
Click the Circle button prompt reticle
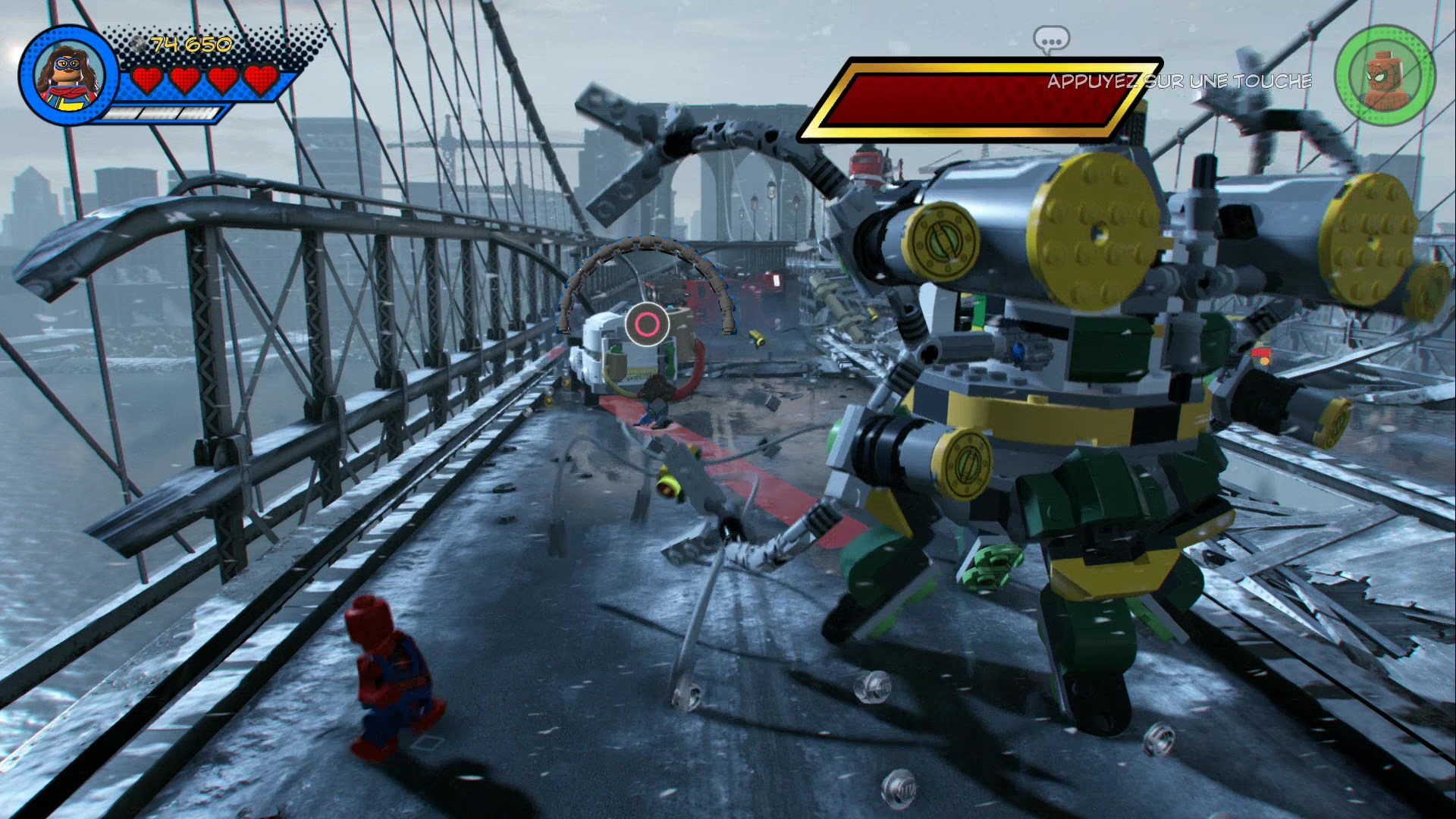648,322
